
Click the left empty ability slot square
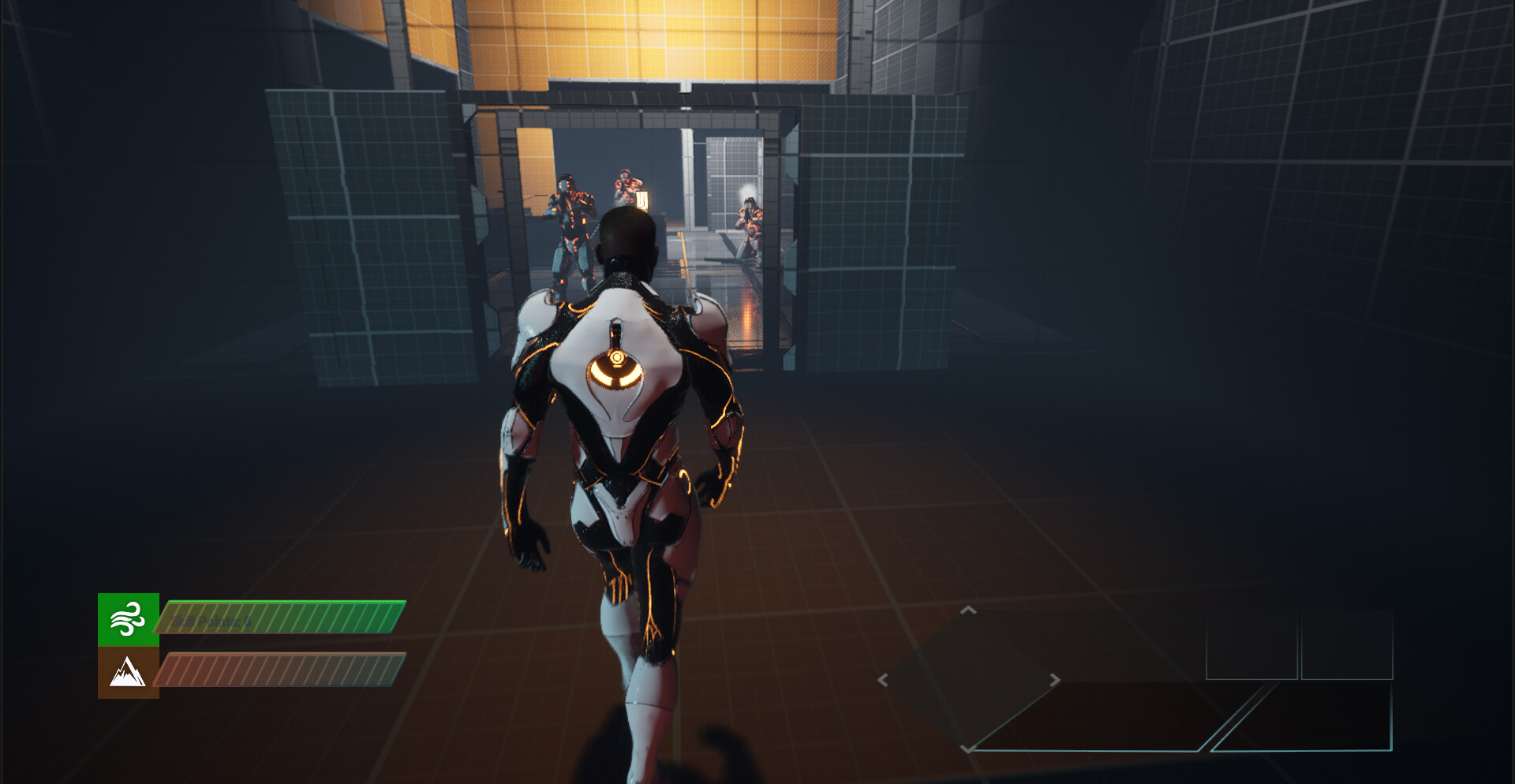pos(1252,645)
